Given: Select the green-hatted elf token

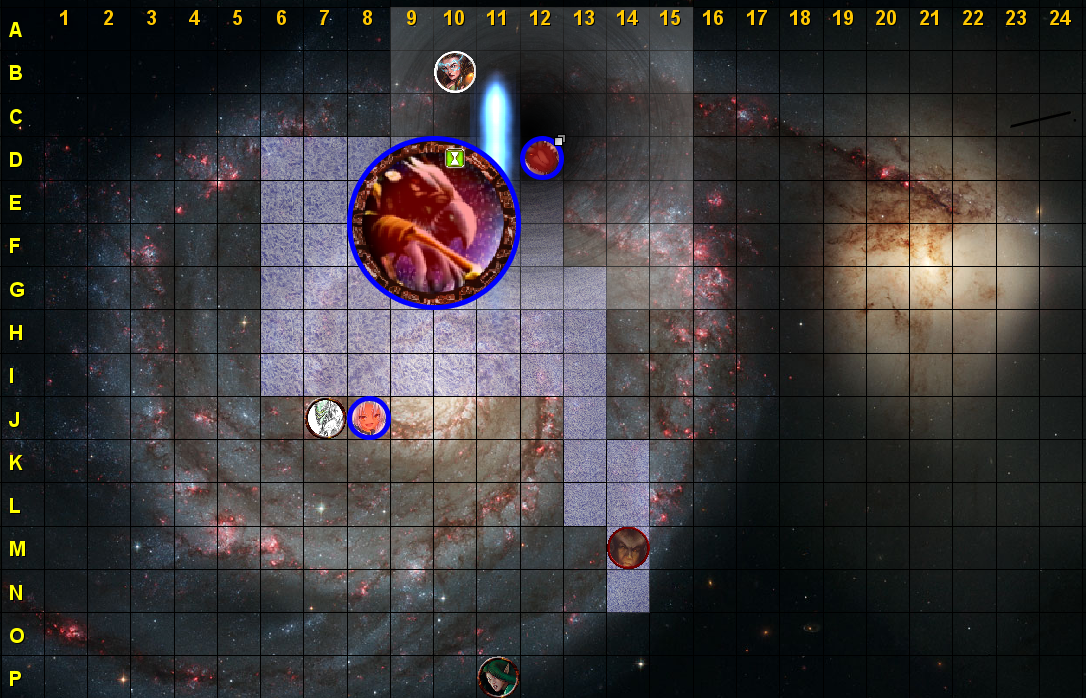Looking at the screenshot, I should (498, 677).
